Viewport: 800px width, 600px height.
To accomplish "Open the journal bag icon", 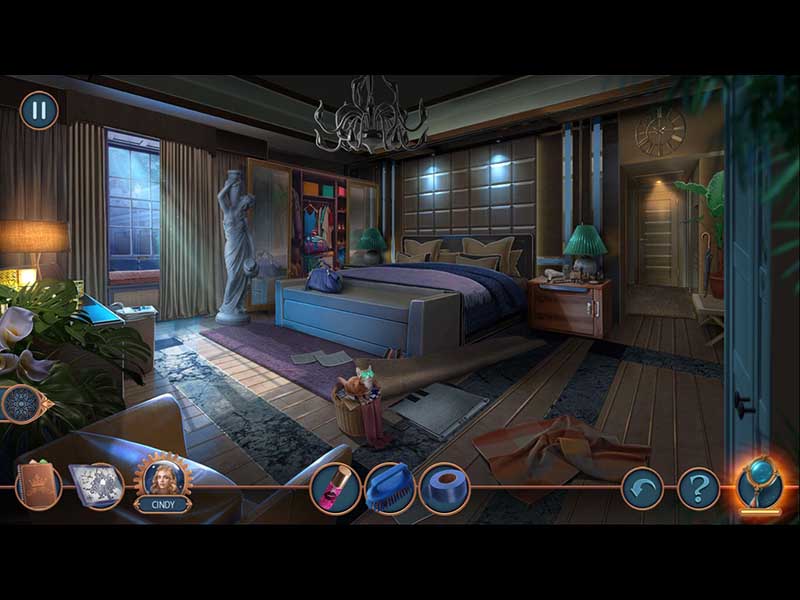I will (38, 486).
